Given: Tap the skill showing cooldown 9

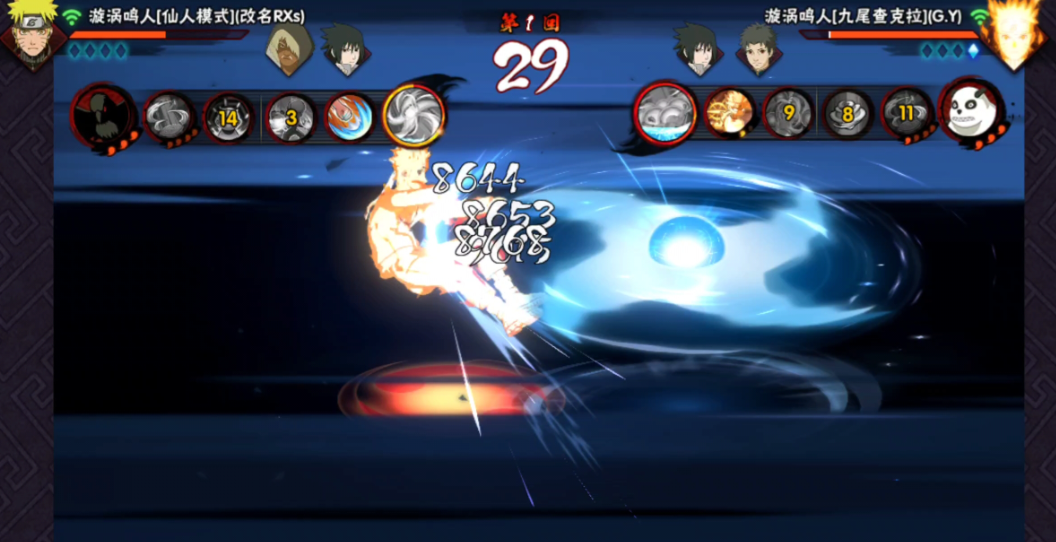Looking at the screenshot, I should (788, 114).
